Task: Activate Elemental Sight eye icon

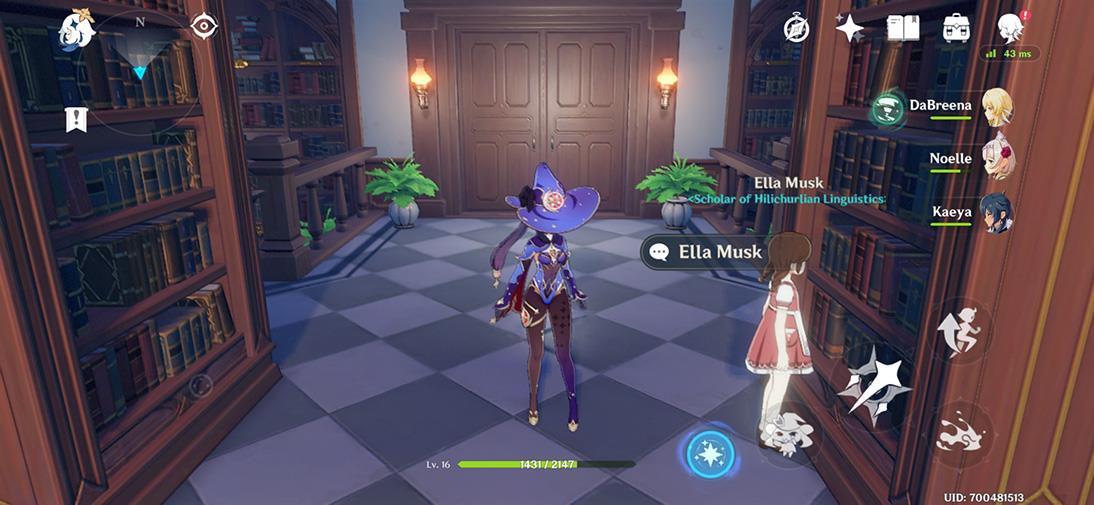Action: point(204,26)
